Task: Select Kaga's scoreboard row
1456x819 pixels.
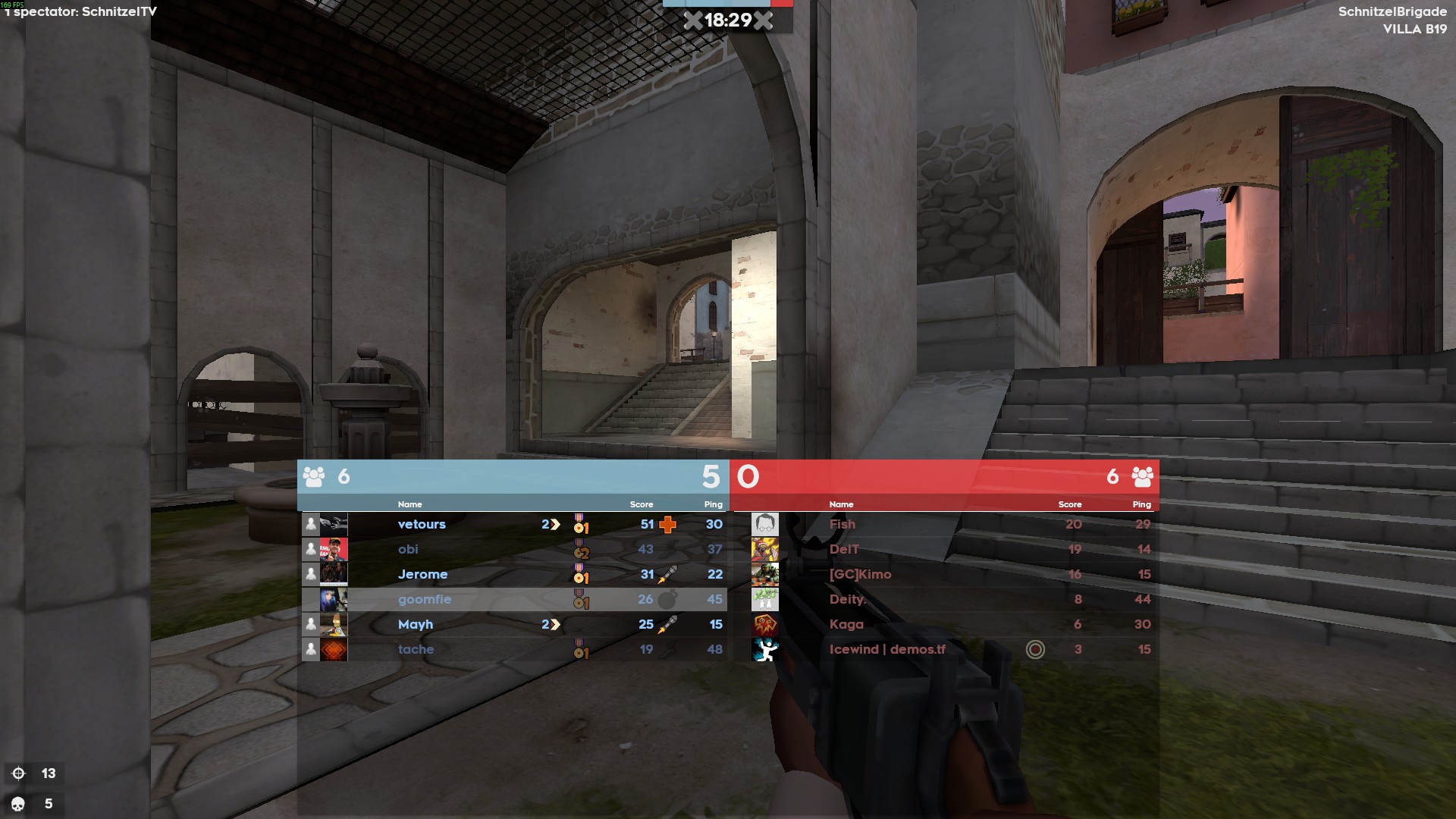Action: 846,624
